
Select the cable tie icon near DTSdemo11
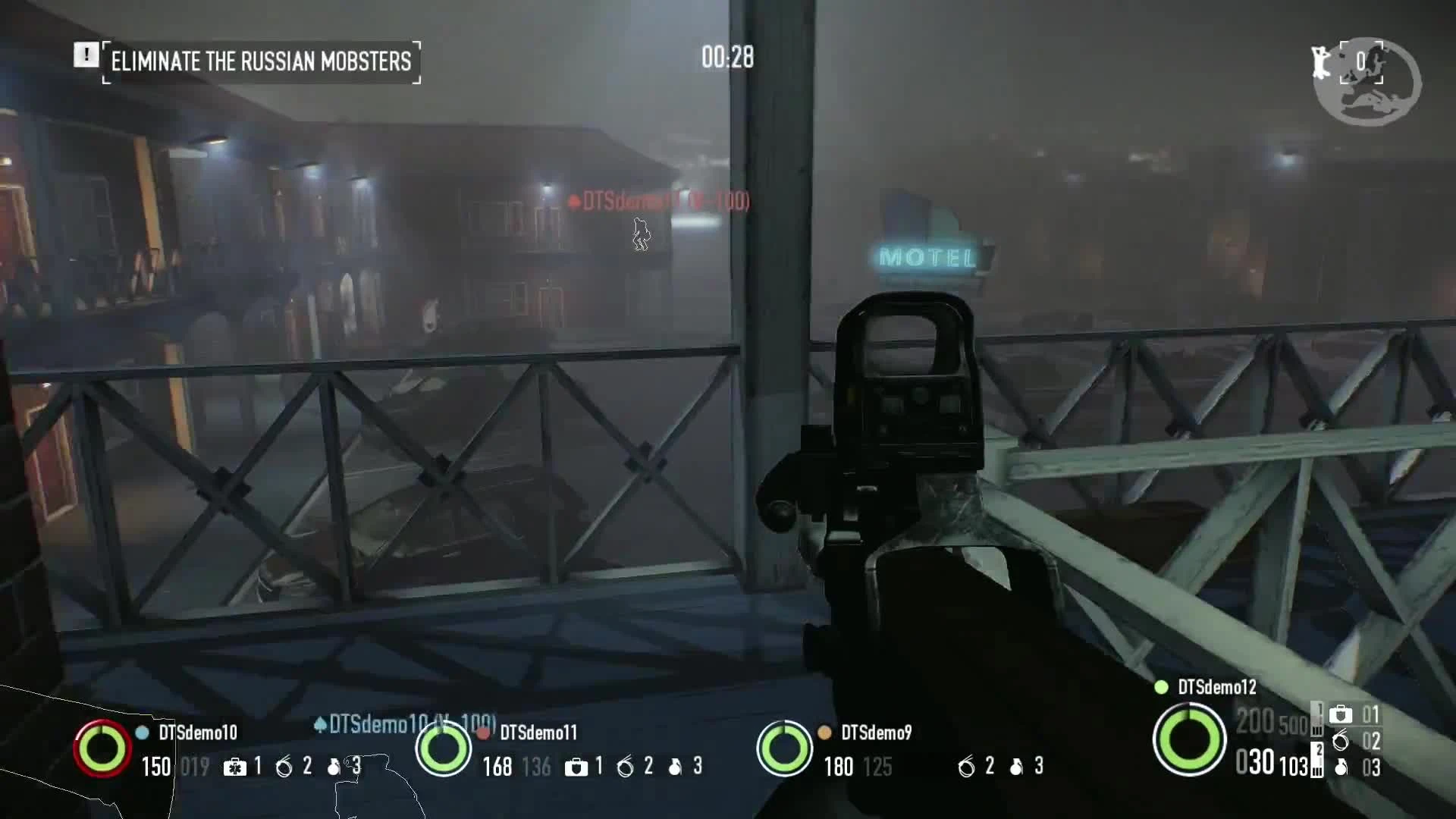coord(626,767)
